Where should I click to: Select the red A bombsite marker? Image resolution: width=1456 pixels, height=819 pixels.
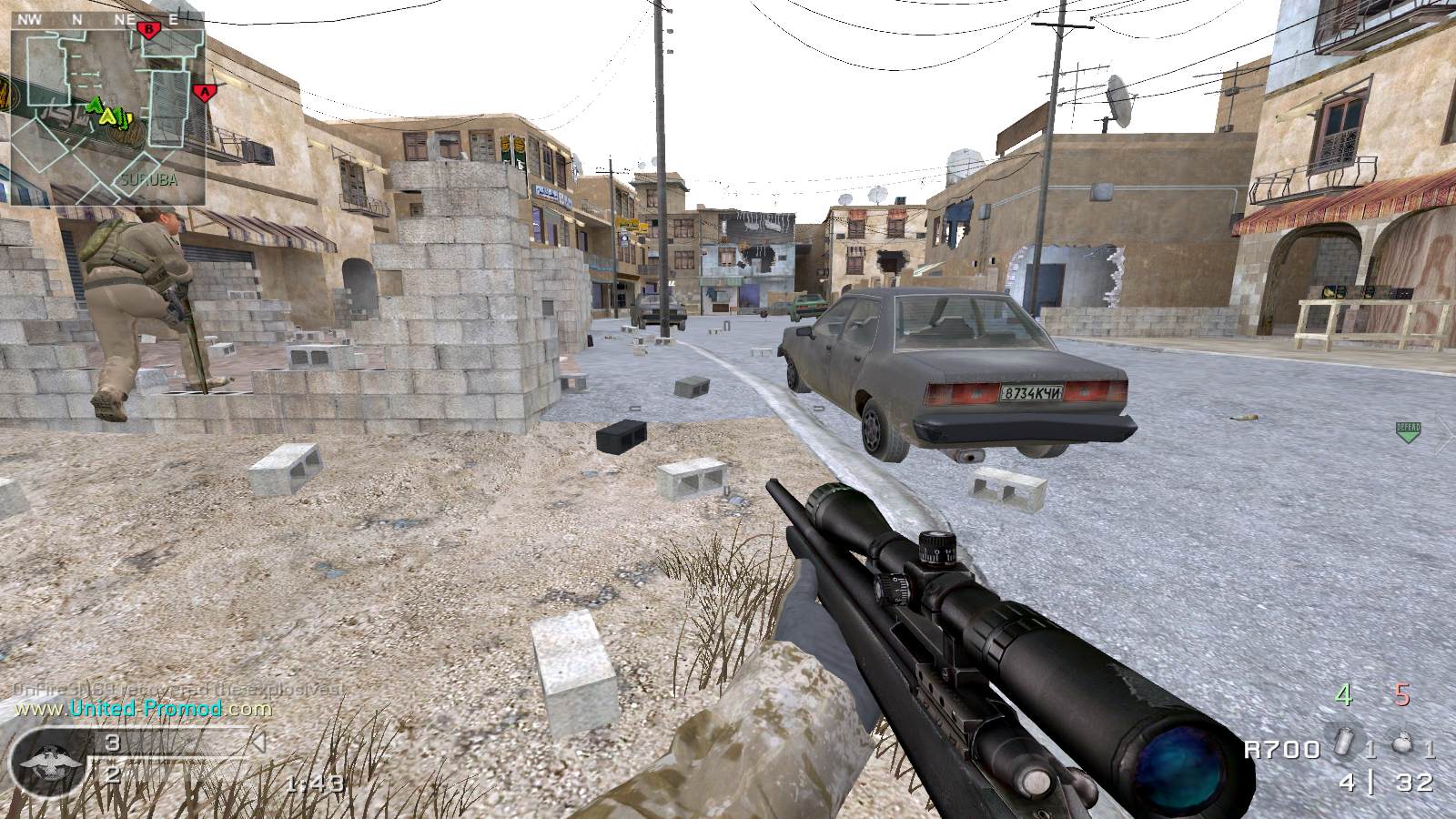click(205, 91)
